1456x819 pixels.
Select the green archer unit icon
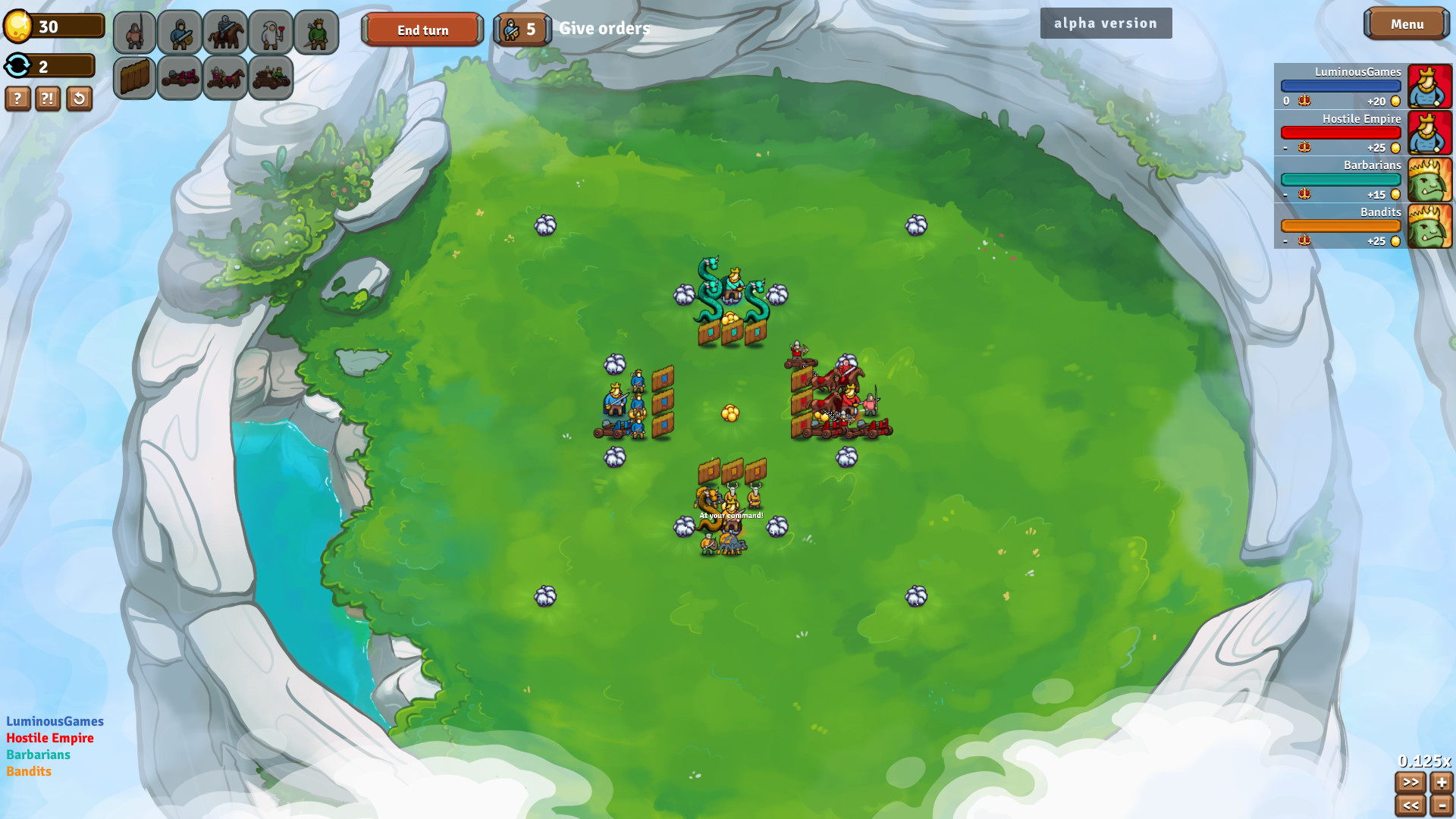pyautogui.click(x=316, y=32)
